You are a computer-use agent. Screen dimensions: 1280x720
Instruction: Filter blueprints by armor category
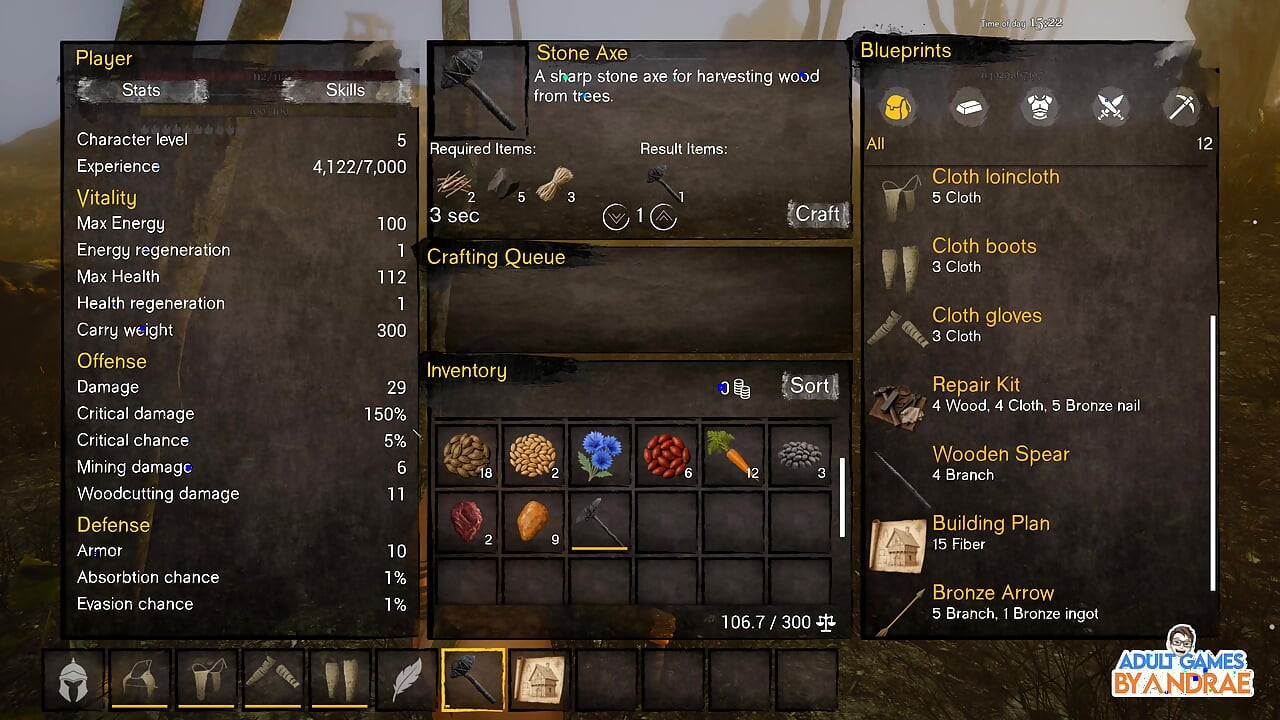pyautogui.click(x=1040, y=107)
